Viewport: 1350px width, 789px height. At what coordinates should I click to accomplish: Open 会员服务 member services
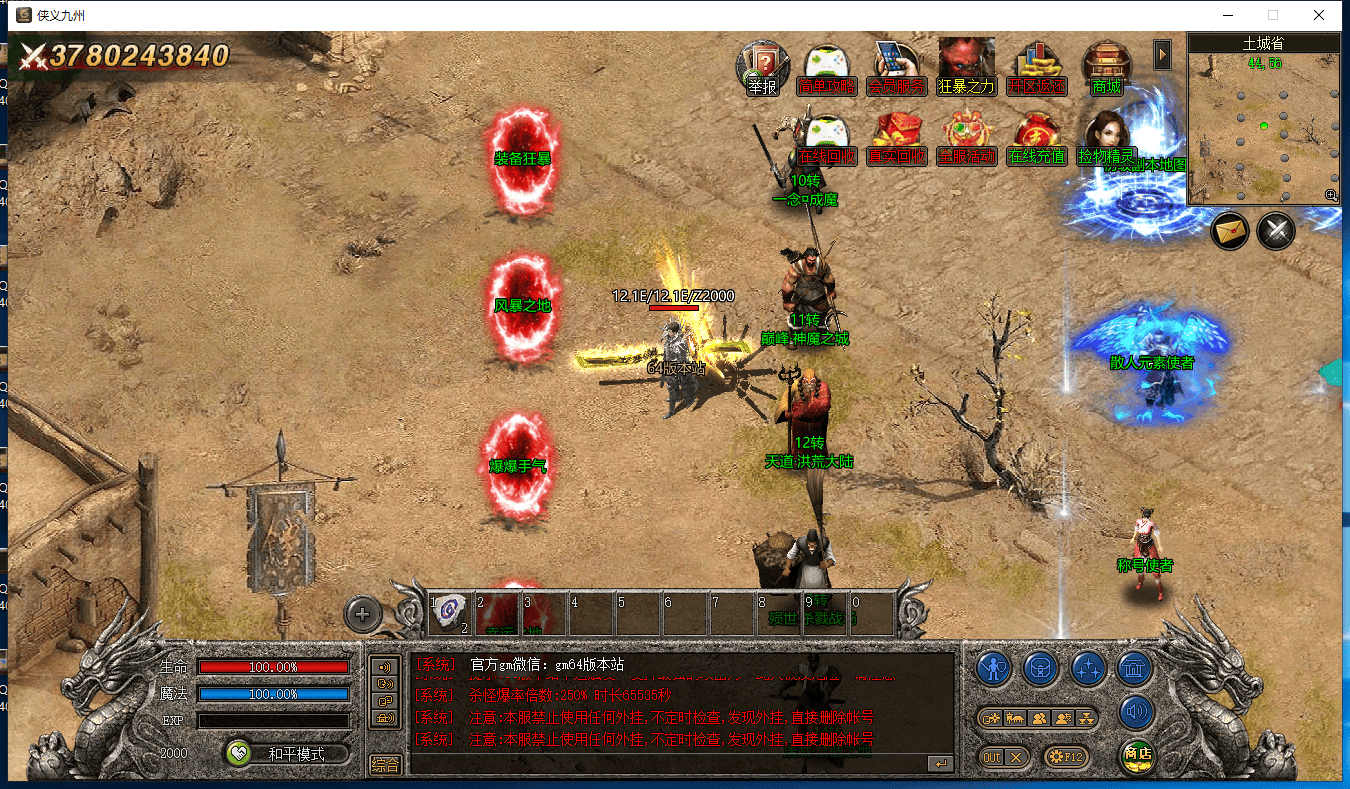point(896,67)
